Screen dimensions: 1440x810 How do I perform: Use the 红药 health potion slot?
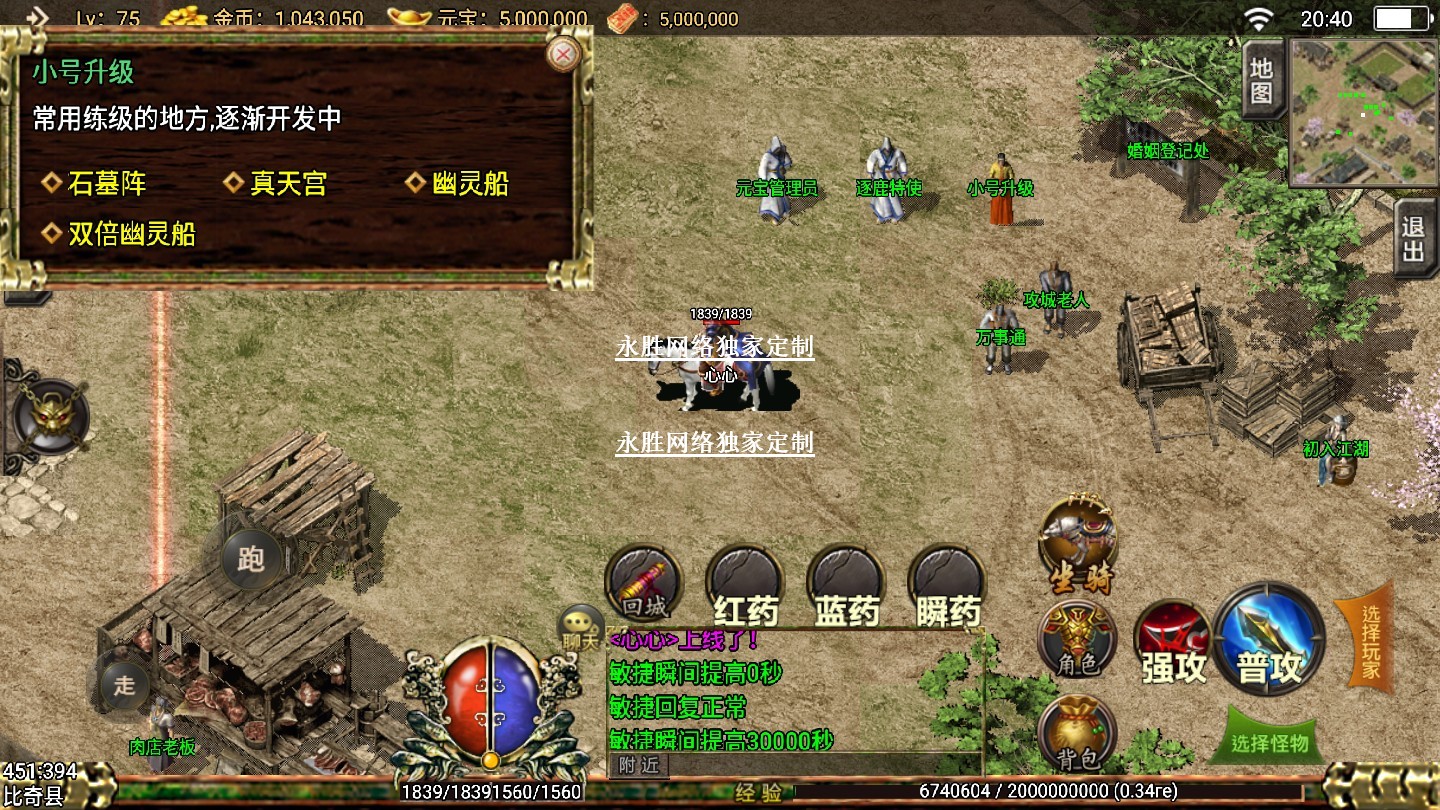click(x=745, y=586)
